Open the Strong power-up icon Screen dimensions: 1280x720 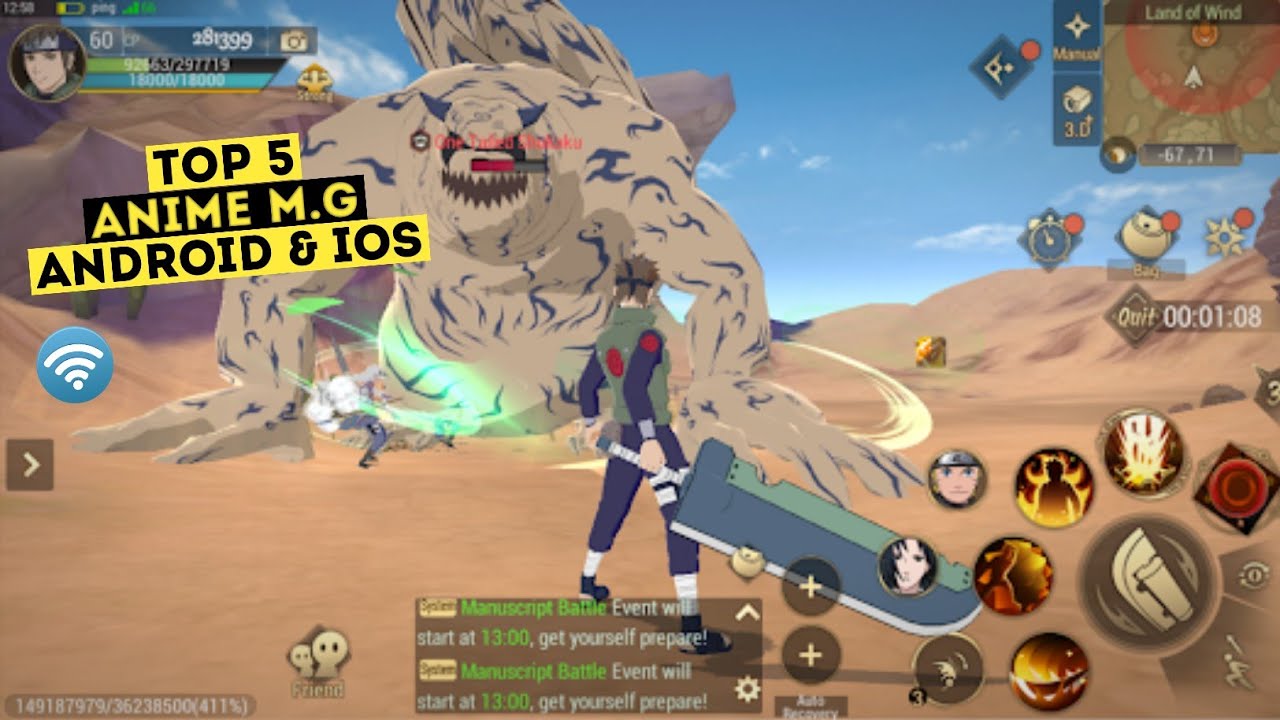[315, 82]
